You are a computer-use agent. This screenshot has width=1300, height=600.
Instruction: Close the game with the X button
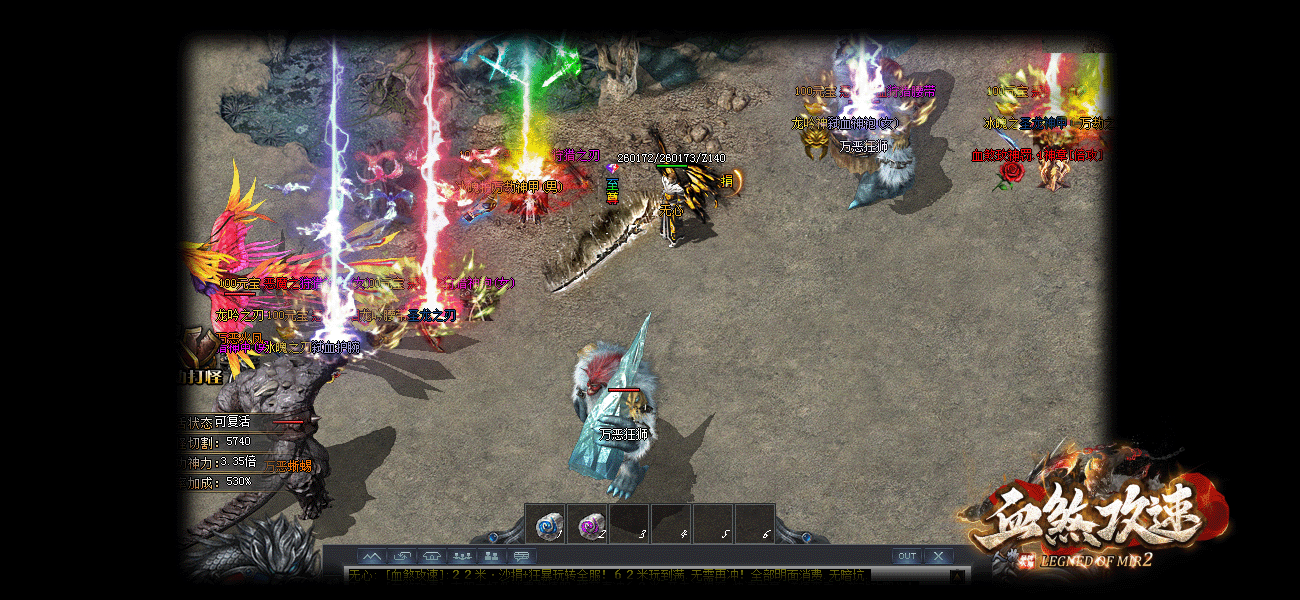point(937,556)
